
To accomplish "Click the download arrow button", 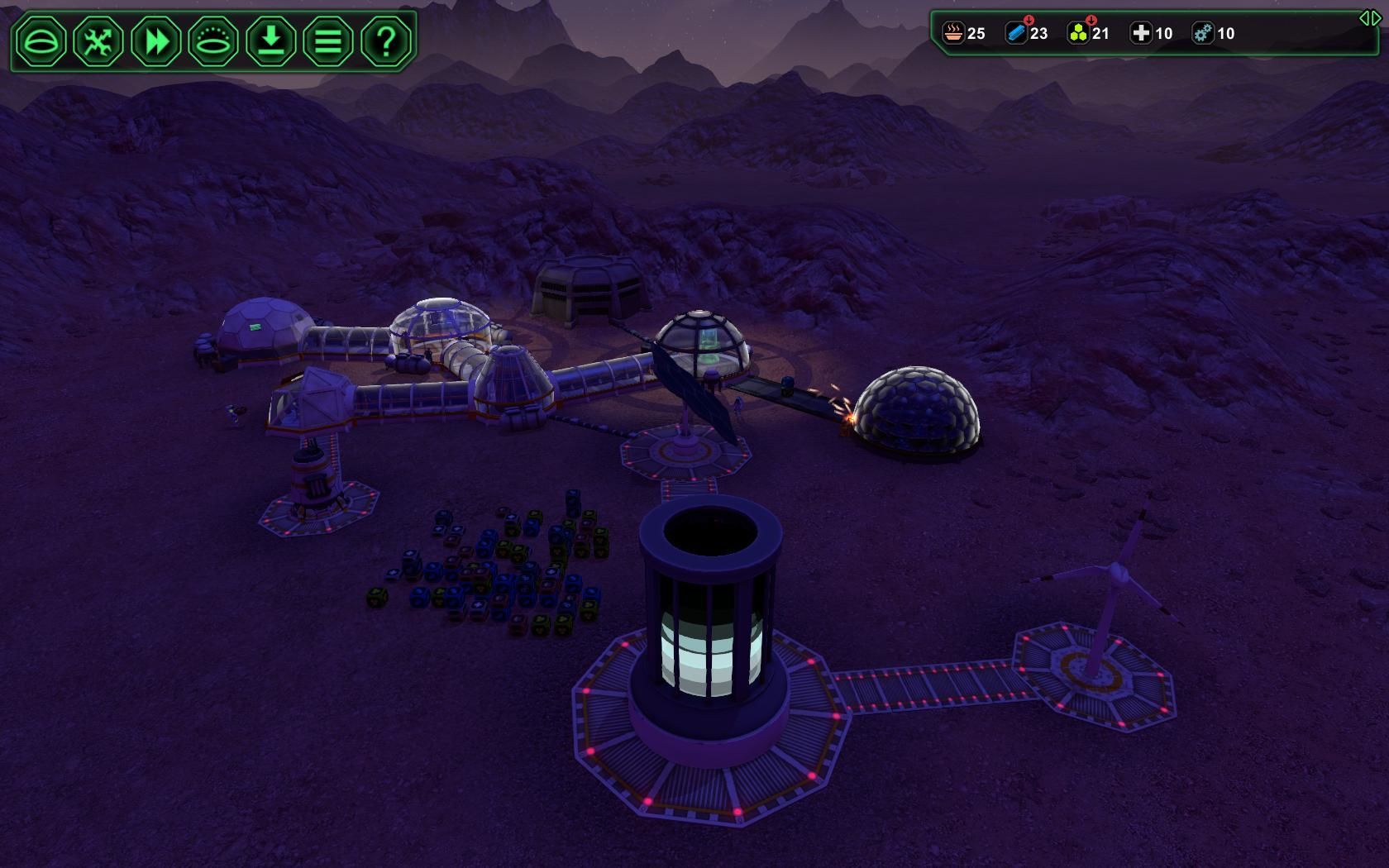I will click(271, 41).
